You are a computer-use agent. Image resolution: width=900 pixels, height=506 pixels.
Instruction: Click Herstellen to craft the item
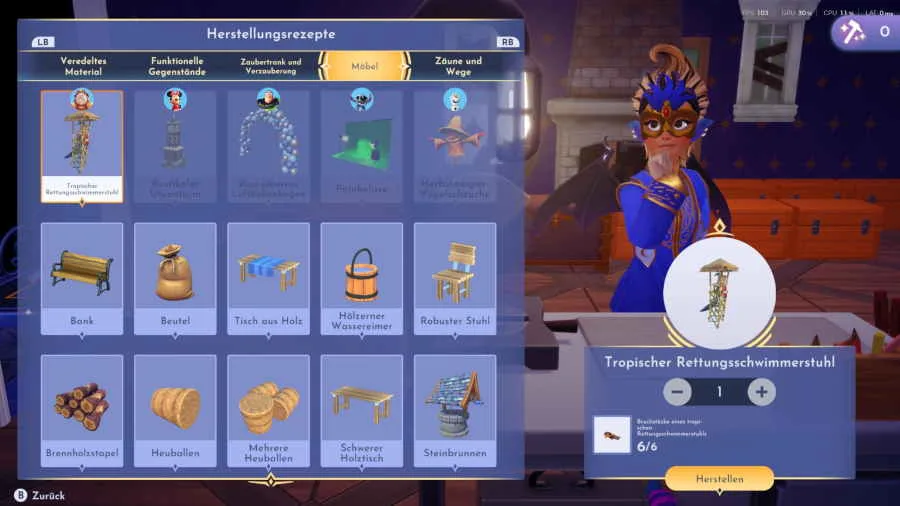[x=719, y=479]
